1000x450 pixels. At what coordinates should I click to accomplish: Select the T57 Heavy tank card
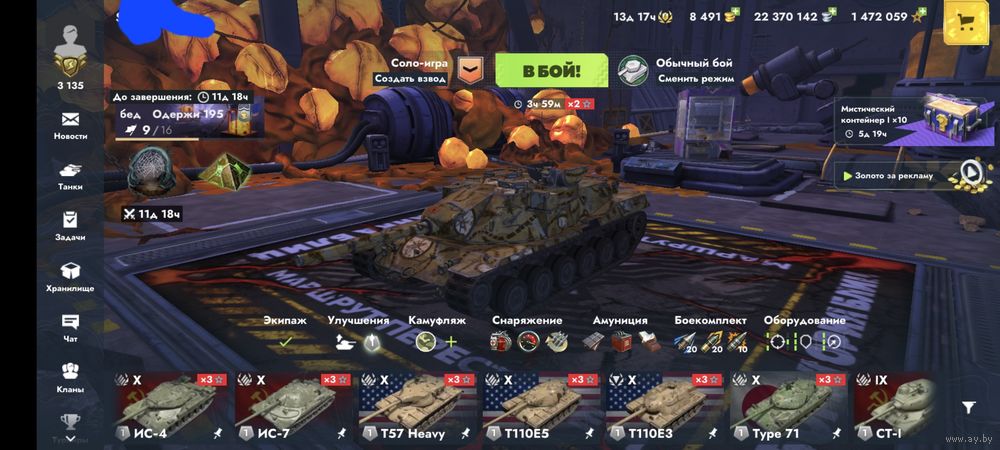(x=419, y=407)
